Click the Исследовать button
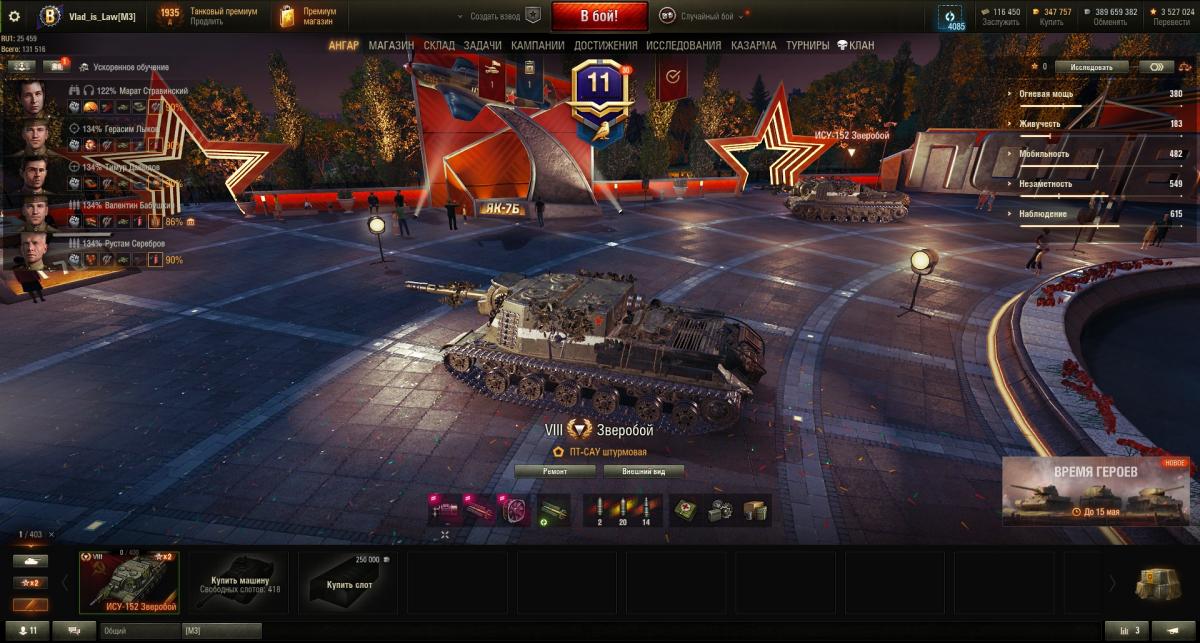 (x=1091, y=67)
